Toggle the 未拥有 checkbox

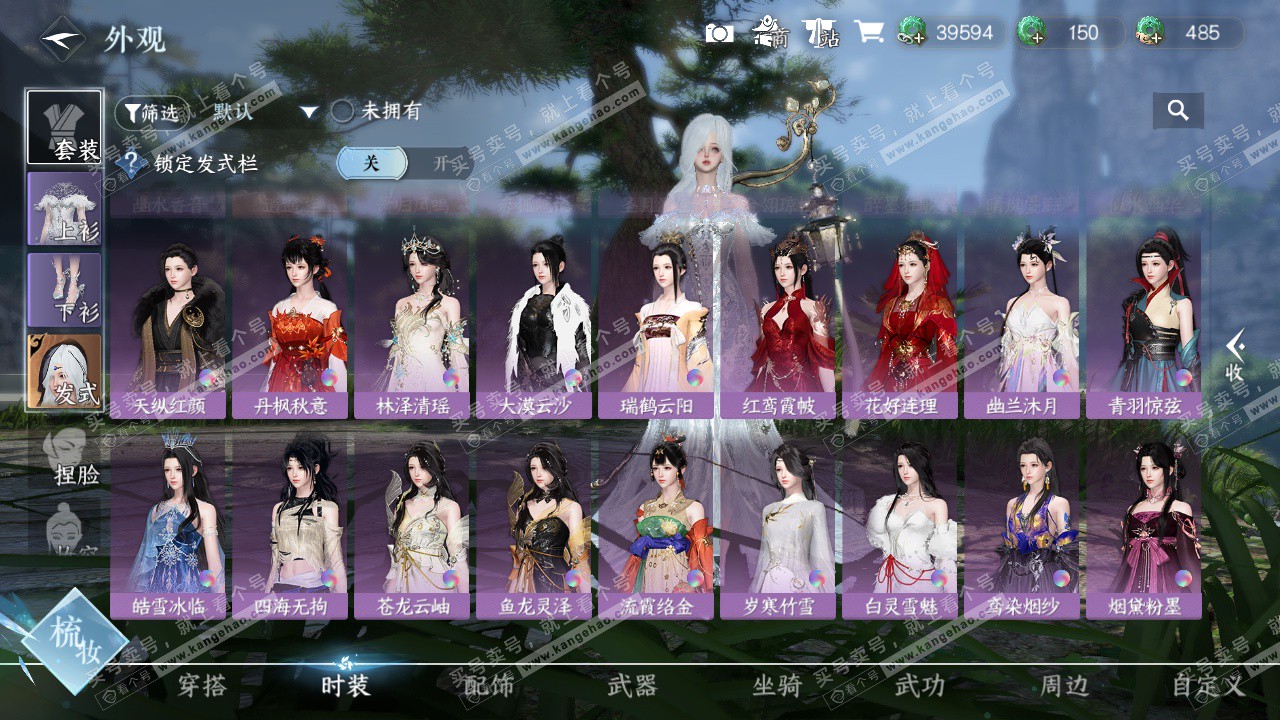coord(343,112)
